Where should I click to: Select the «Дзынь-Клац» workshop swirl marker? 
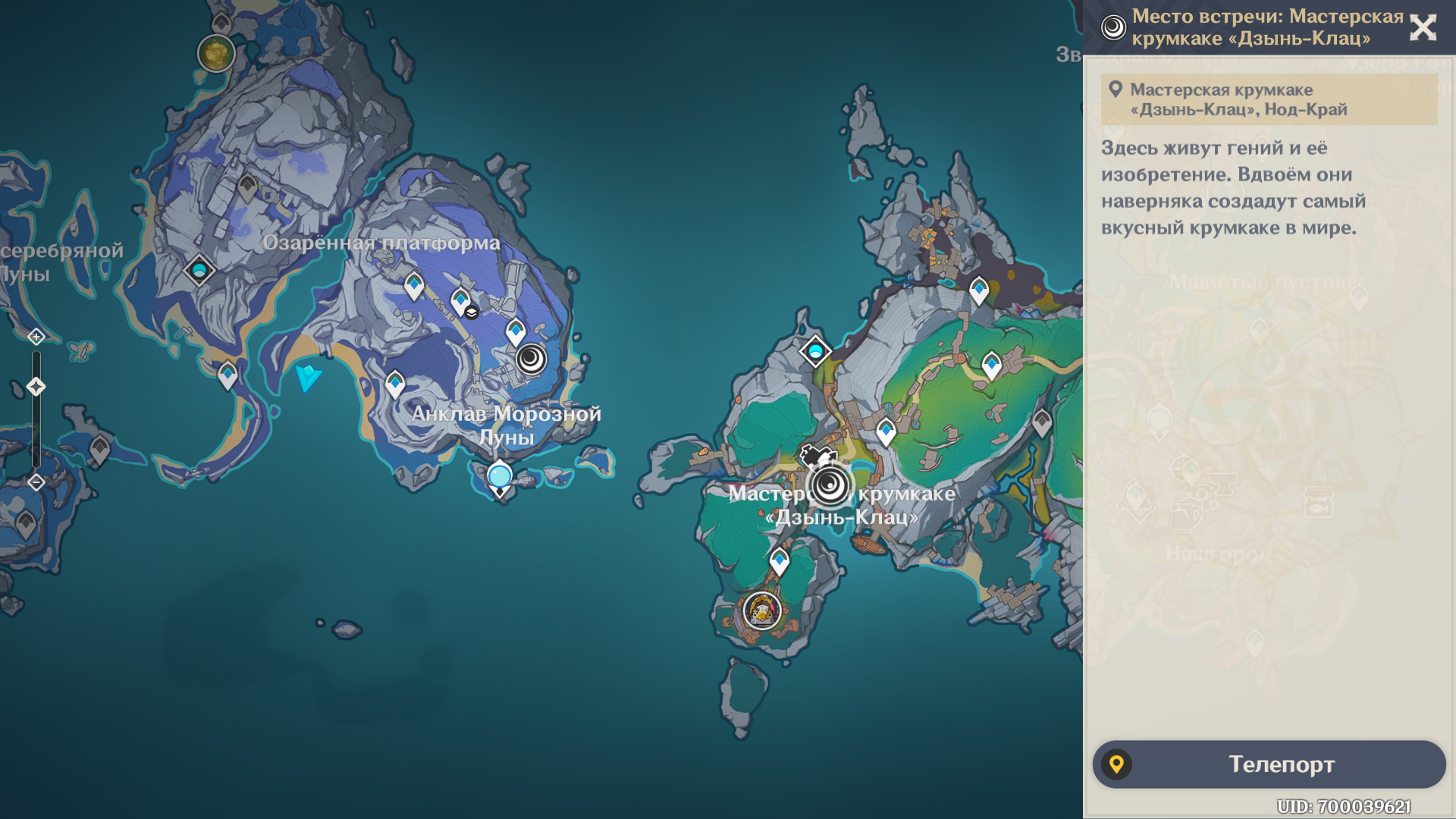pyautogui.click(x=830, y=485)
